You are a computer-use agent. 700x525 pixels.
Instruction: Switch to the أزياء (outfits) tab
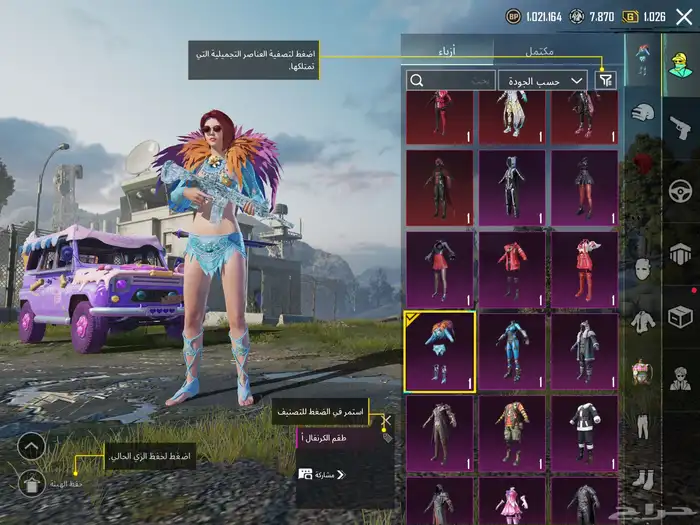[x=447, y=50]
